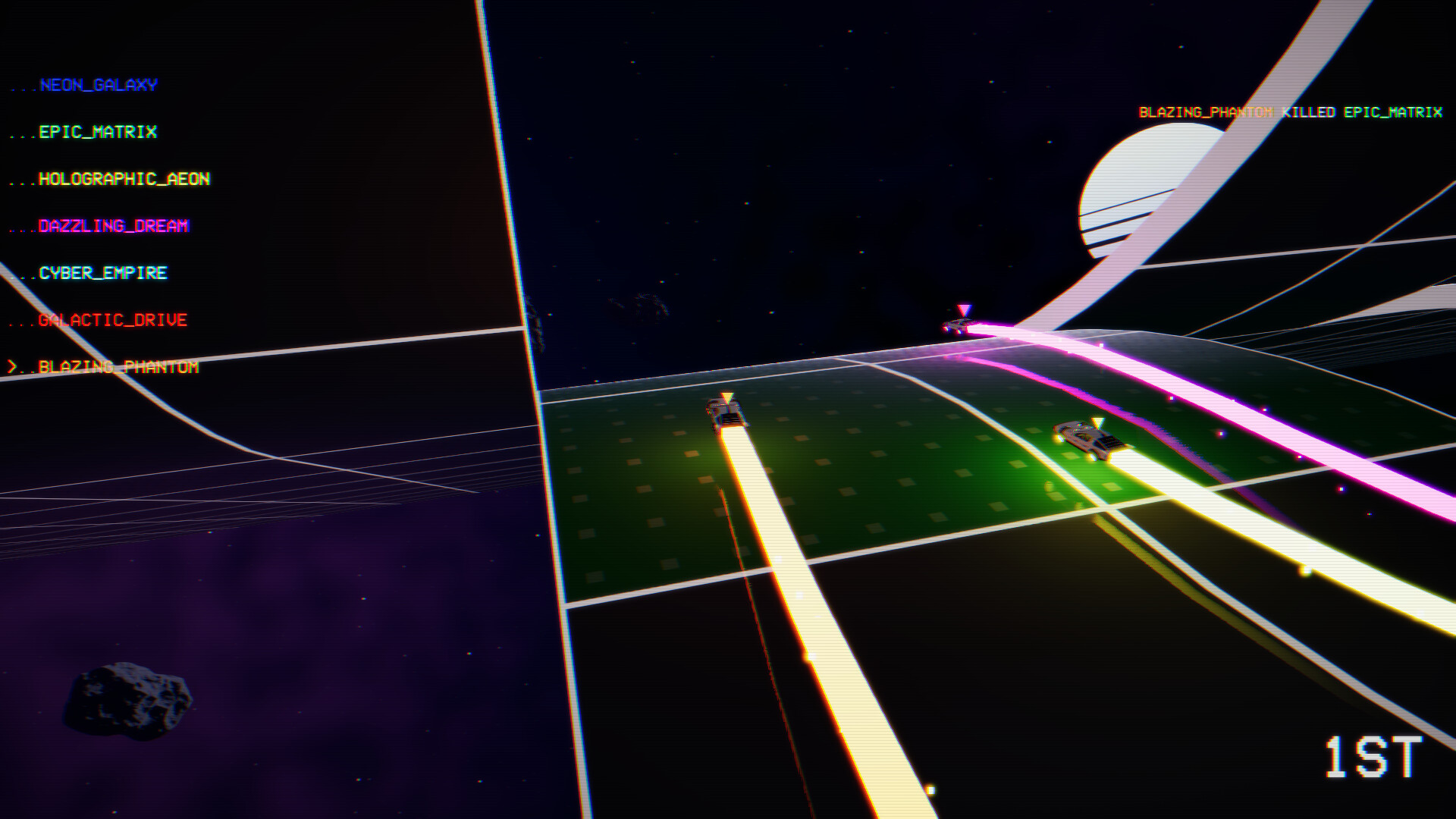
Task: Click the dots icon before NEON_GALAXY
Action: 23,87
